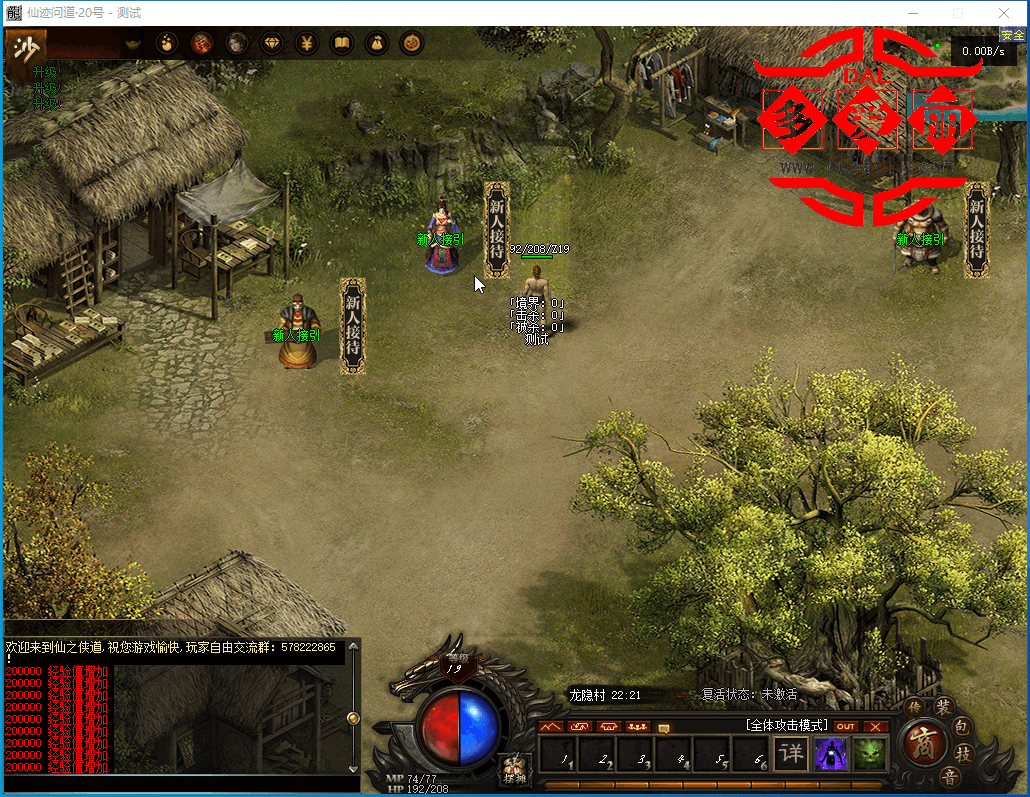
Task: Click the red X button beside OUT
Action: tap(876, 726)
